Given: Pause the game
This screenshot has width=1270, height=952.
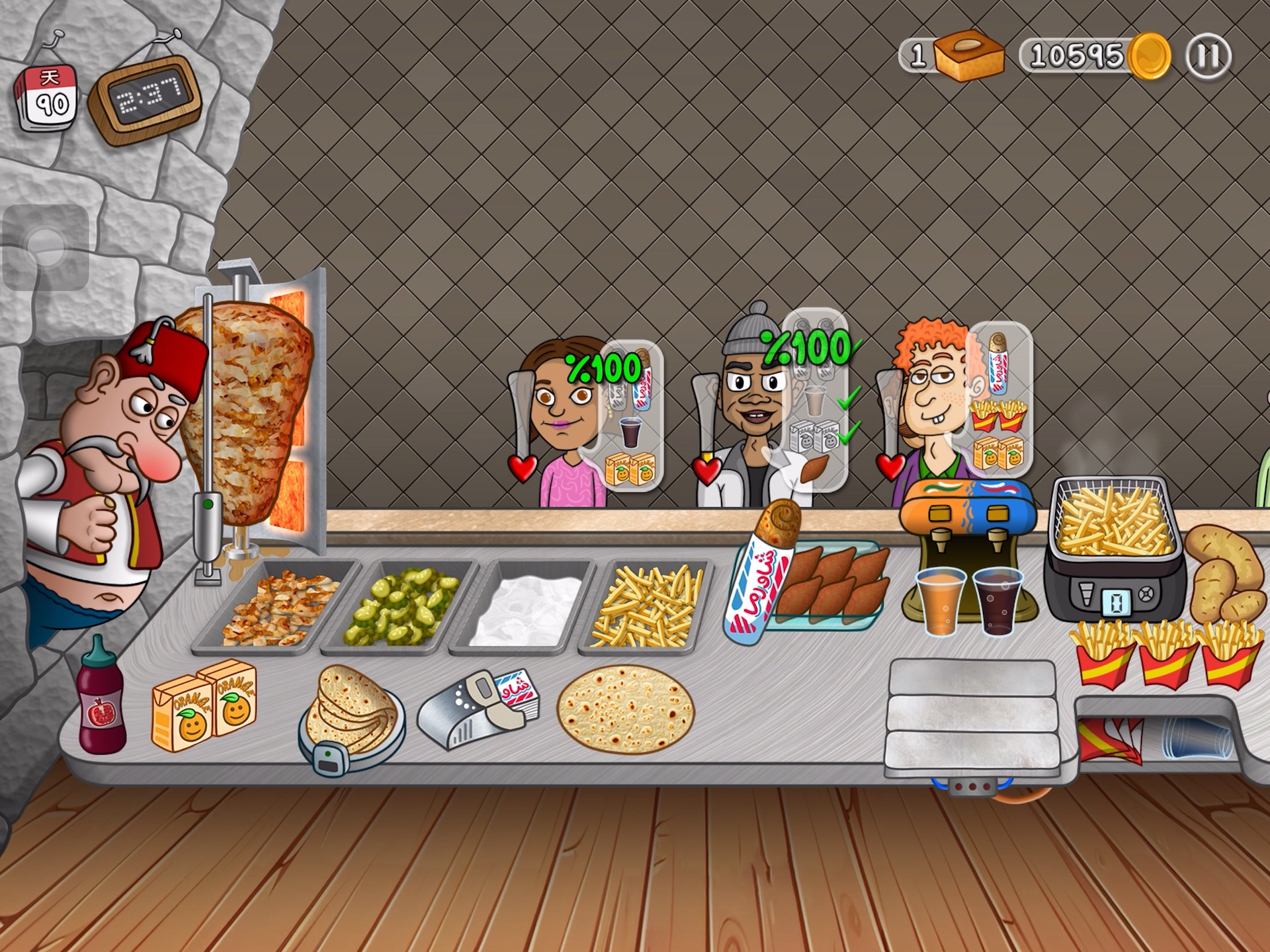Looking at the screenshot, I should 1208,56.
